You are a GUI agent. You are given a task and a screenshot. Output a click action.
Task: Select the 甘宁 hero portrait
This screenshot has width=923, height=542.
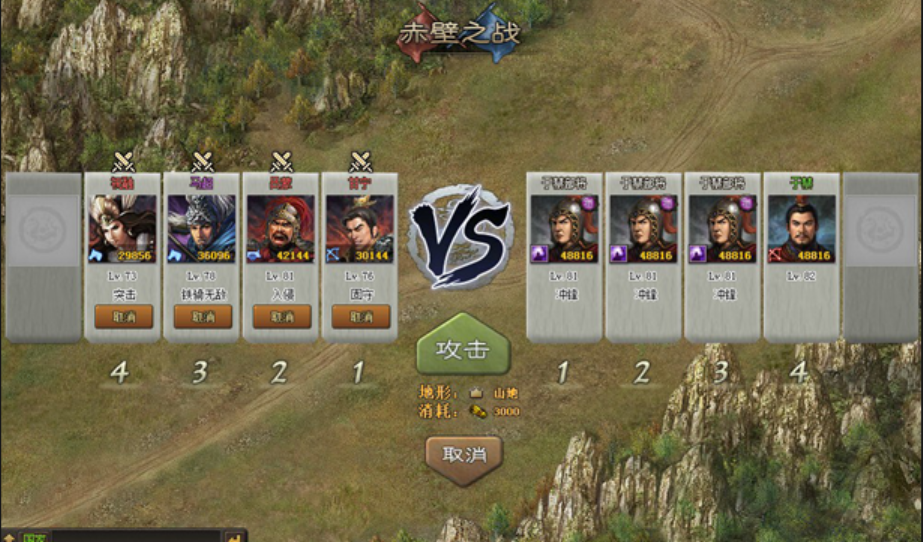tap(360, 228)
